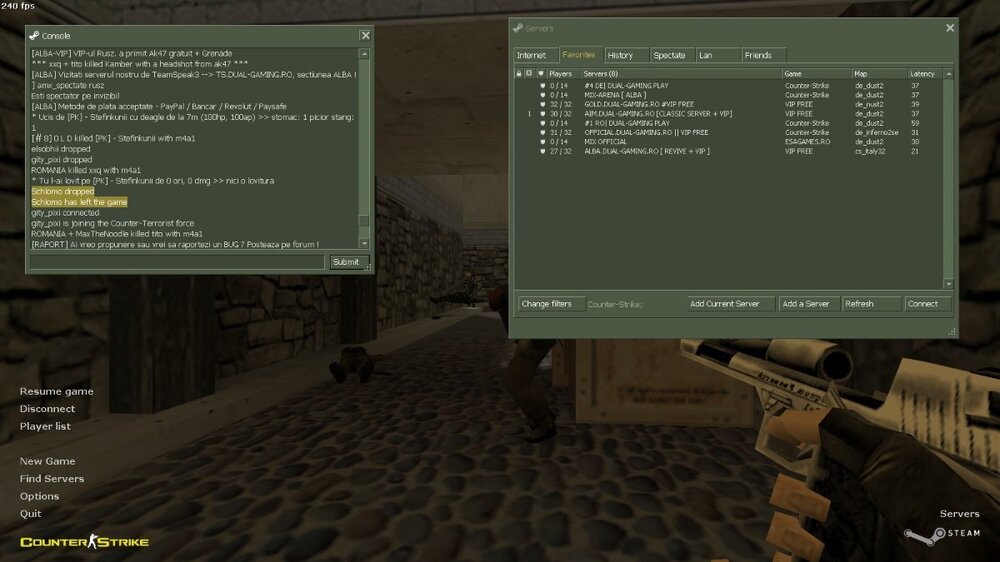
Task: Open the Change filters panel
Action: [x=547, y=304]
